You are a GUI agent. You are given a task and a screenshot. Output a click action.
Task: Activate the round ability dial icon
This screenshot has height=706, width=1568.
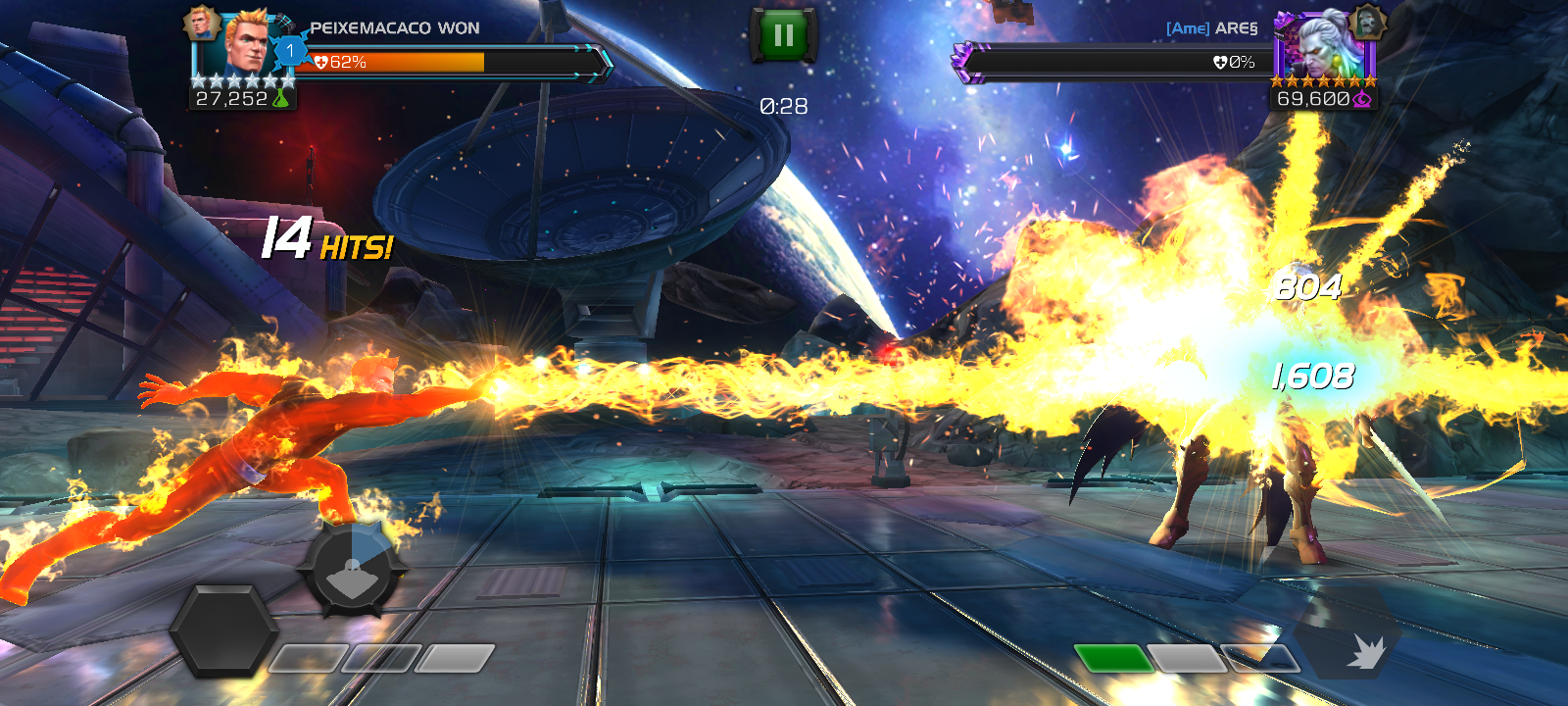point(353,569)
